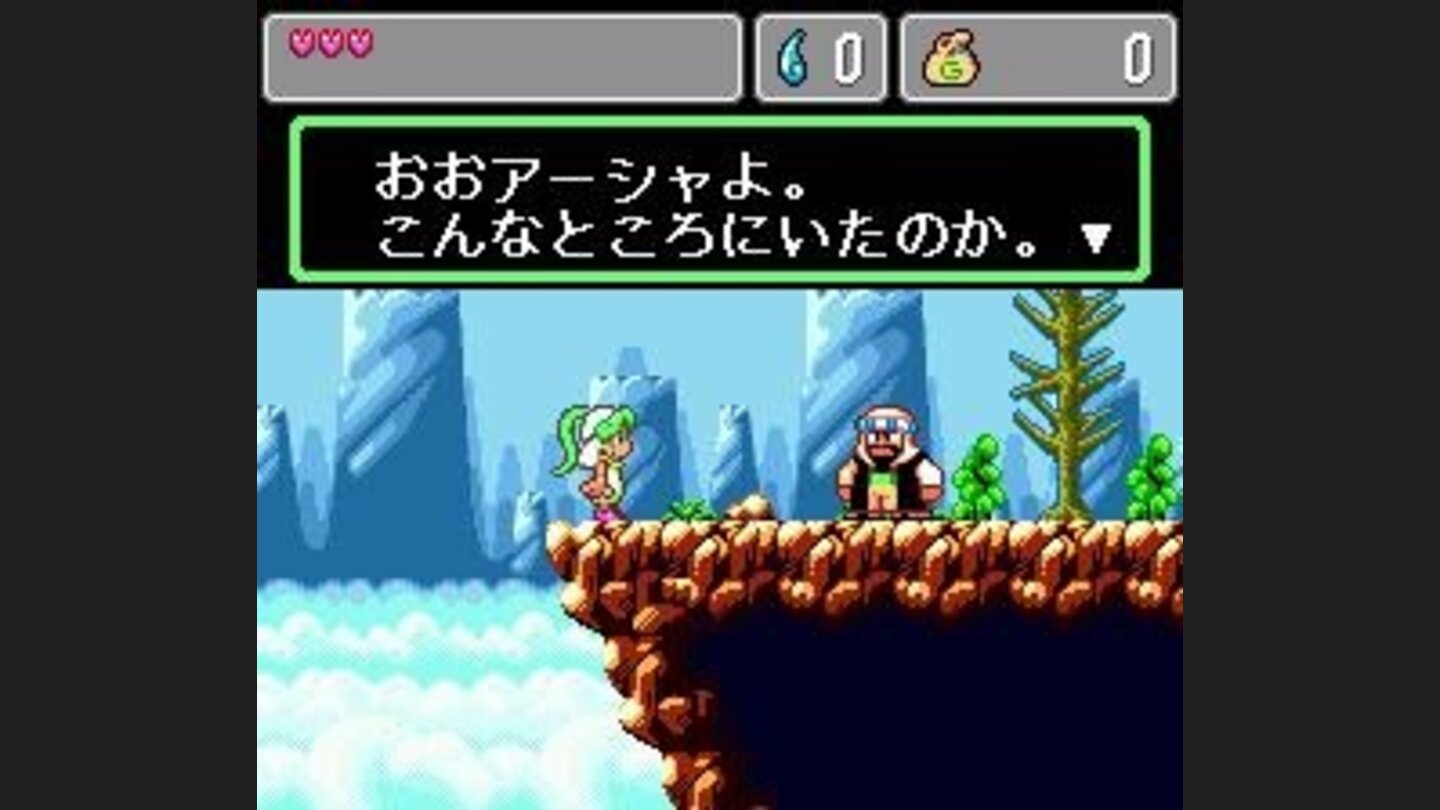Image resolution: width=1440 pixels, height=810 pixels.
Task: Click the small green bush on the cliff
Action: coord(690,510)
